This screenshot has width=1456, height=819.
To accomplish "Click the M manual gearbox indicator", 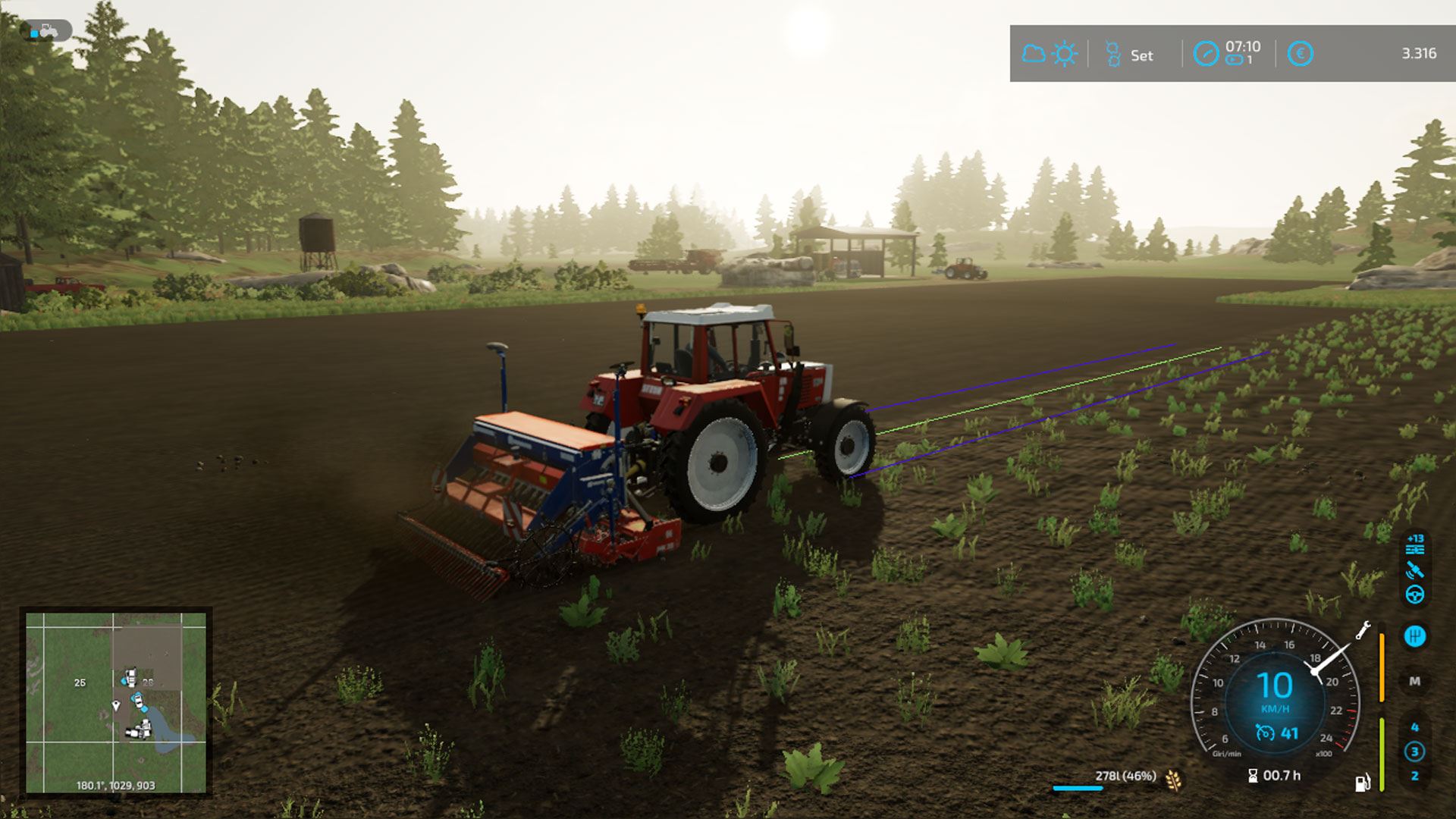I will pyautogui.click(x=1414, y=681).
